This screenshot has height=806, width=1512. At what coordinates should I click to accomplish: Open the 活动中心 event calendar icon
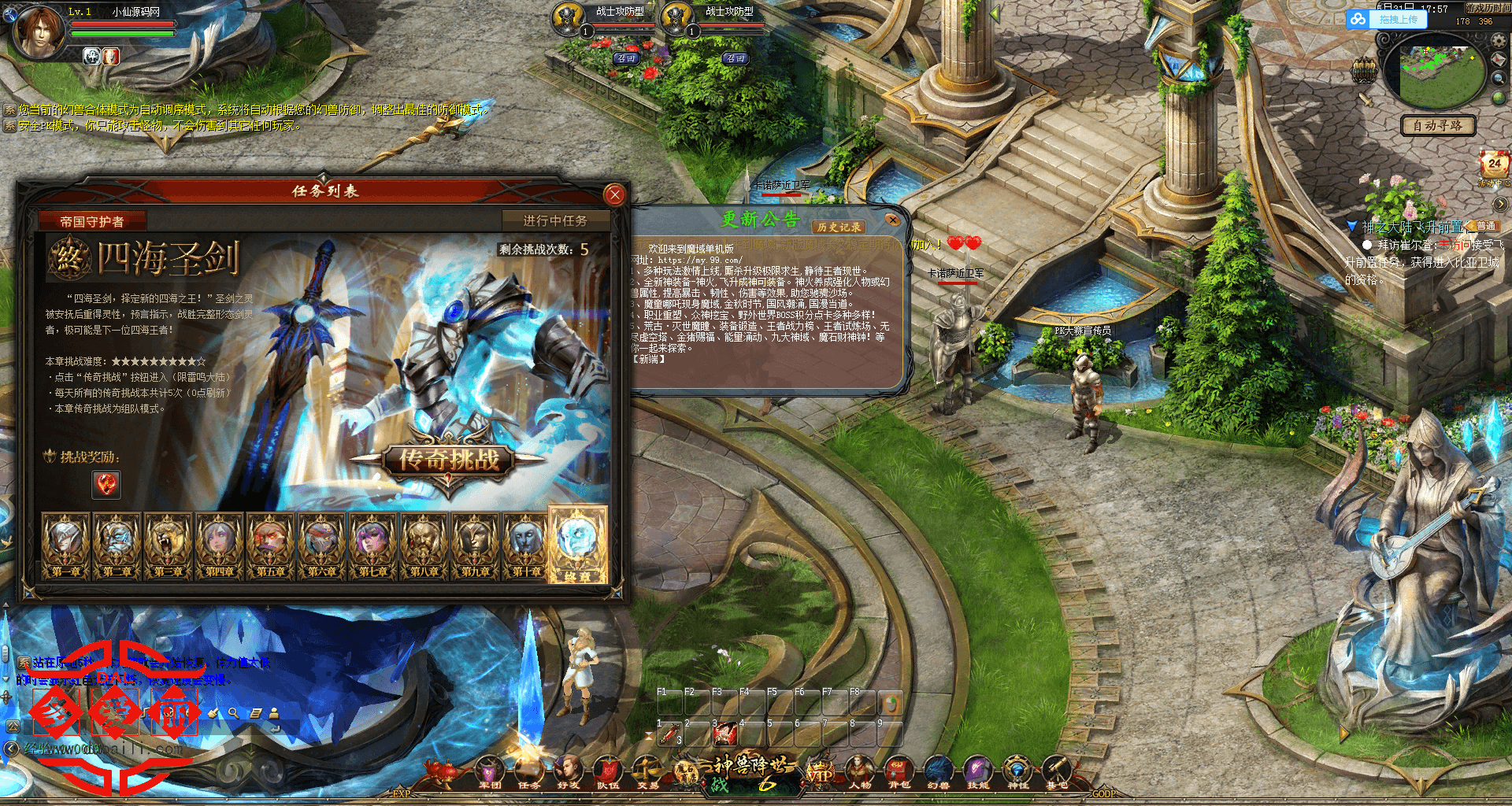(1494, 165)
